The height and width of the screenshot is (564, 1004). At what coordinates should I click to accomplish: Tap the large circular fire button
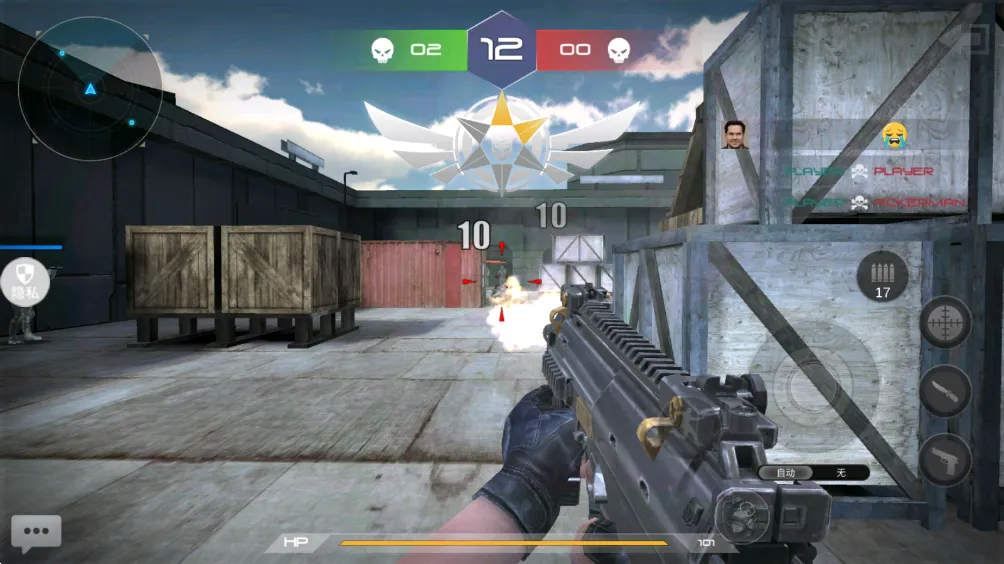point(800,383)
